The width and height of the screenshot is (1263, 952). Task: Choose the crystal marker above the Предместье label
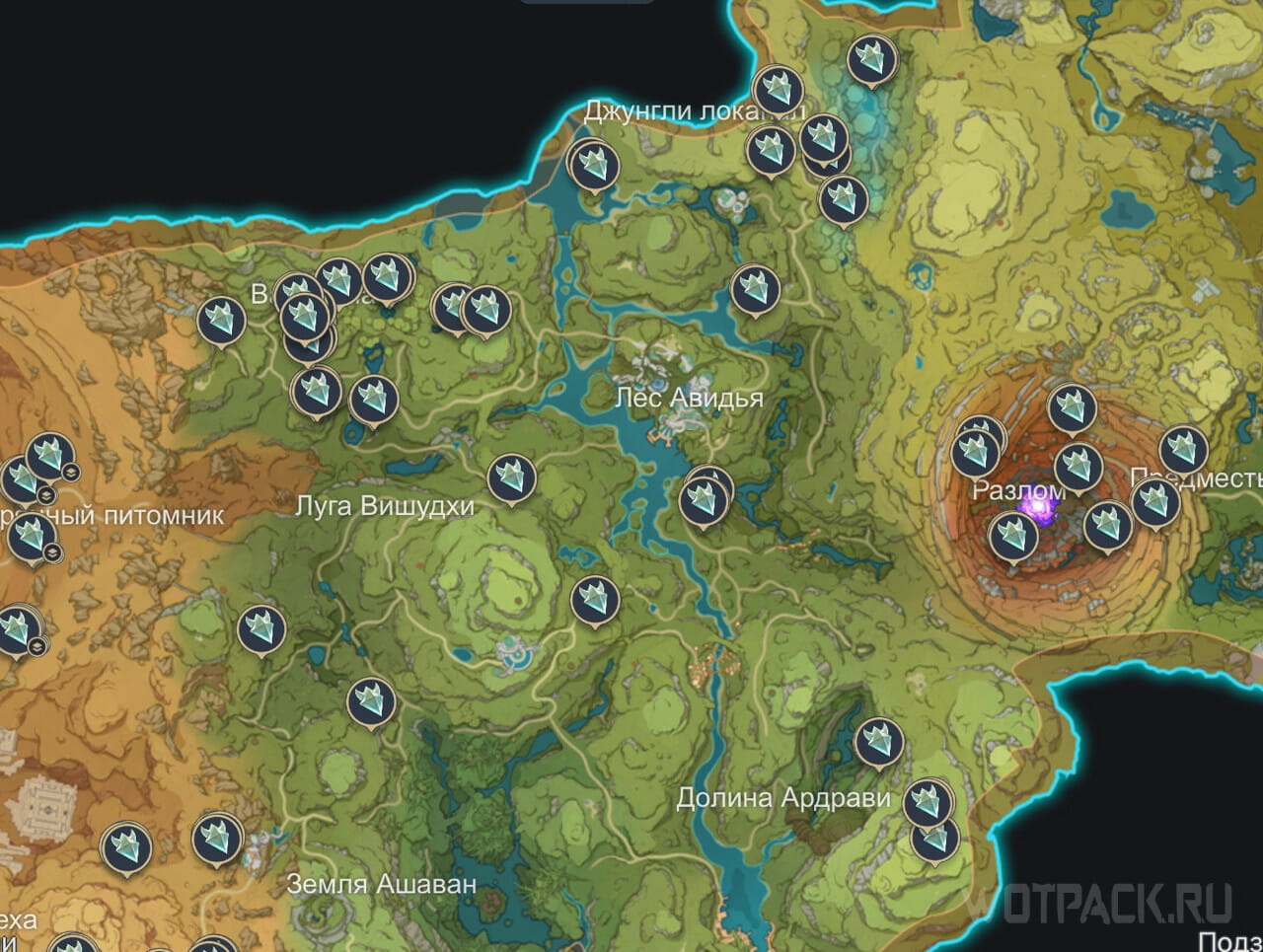[x=1183, y=449]
